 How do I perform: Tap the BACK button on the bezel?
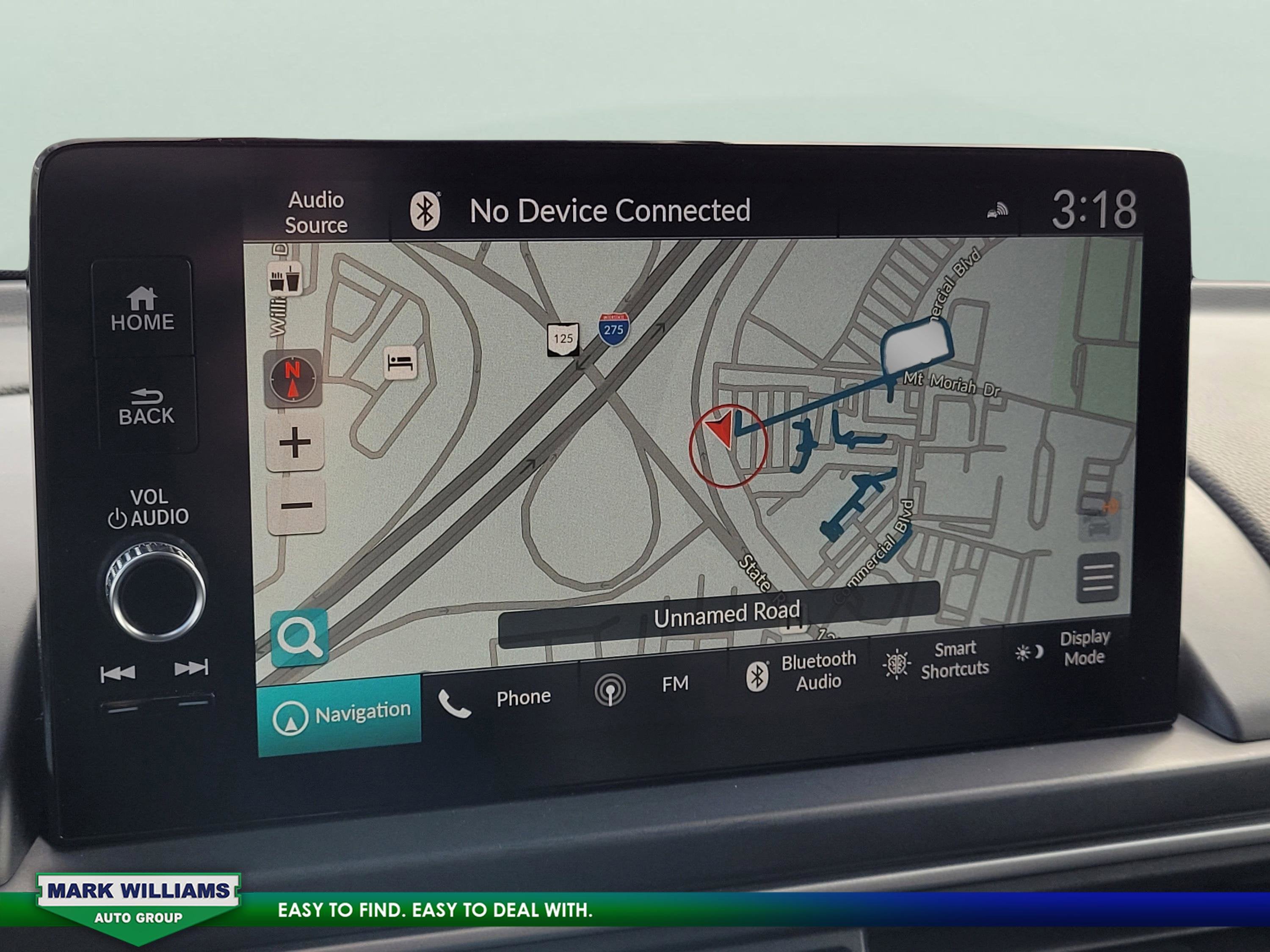click(x=146, y=407)
